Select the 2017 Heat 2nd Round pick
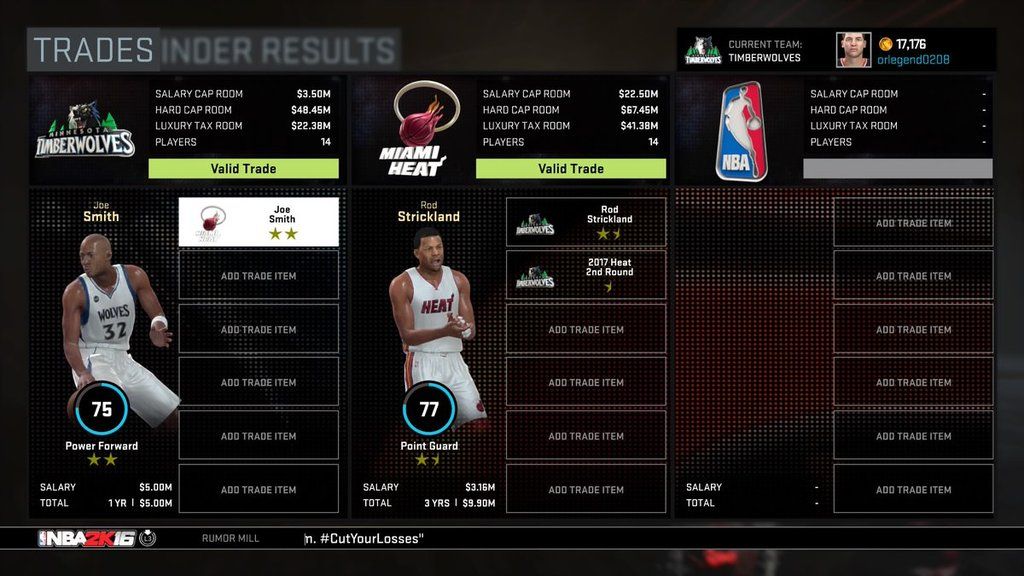The width and height of the screenshot is (1024, 576). (586, 275)
